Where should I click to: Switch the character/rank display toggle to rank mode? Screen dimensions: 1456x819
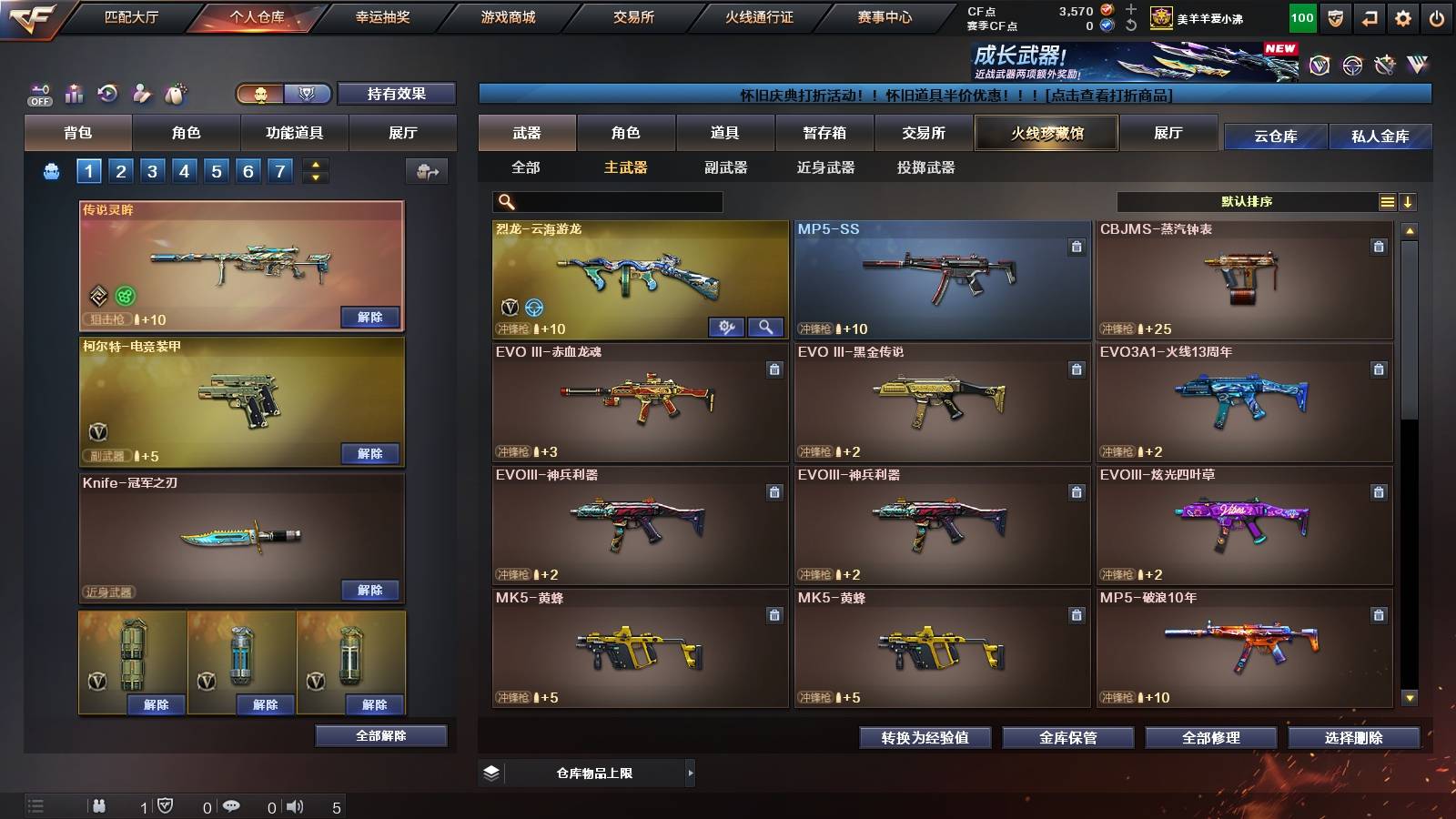308,94
